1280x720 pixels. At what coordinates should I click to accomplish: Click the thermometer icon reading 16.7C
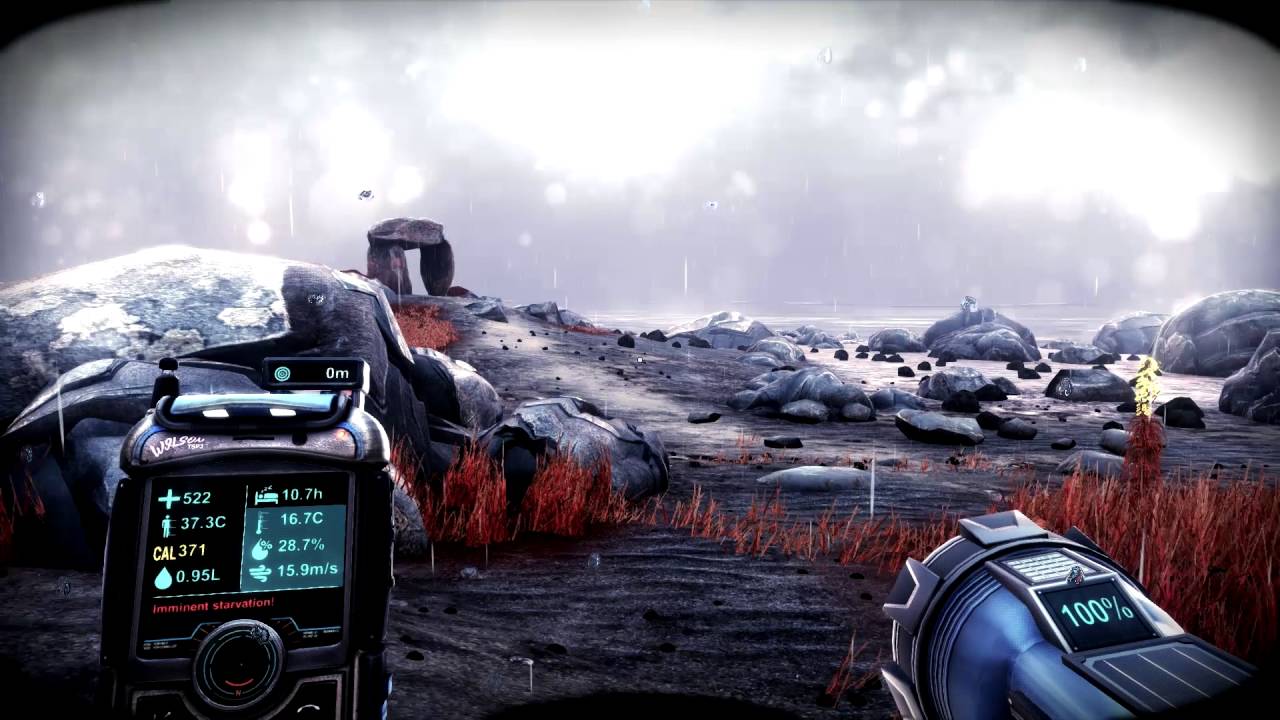pos(260,525)
